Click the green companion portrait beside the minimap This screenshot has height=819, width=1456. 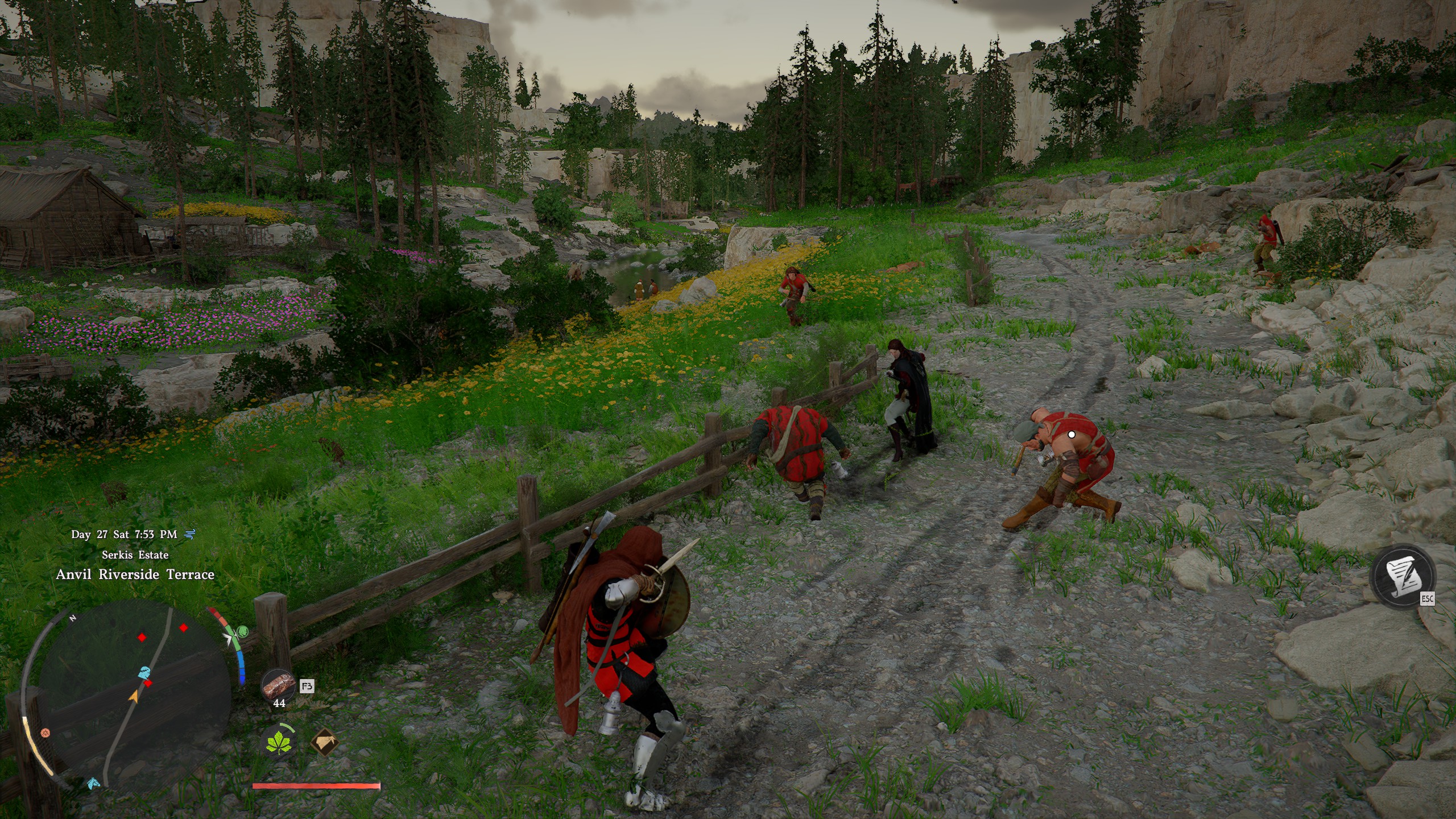coord(242,631)
